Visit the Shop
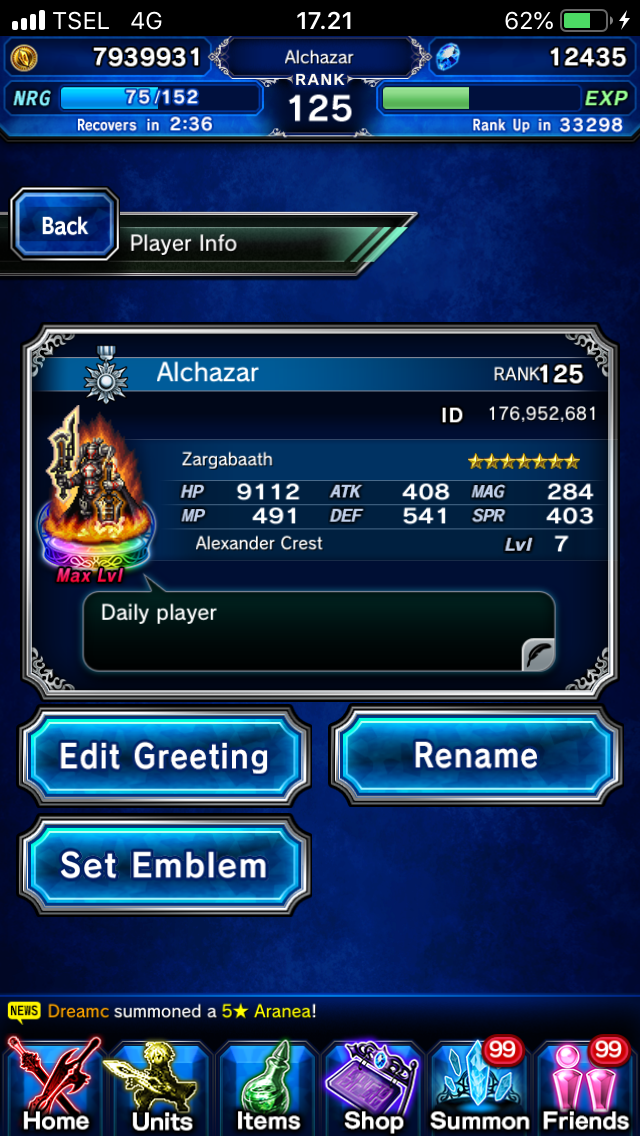This screenshot has height=1136, width=640. [x=373, y=1086]
